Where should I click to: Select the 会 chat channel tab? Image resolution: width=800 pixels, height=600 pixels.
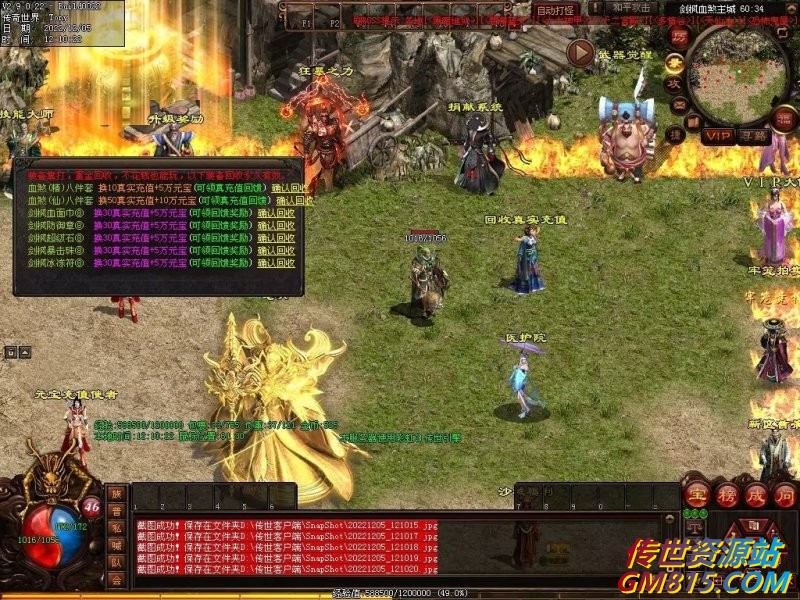coord(117,579)
